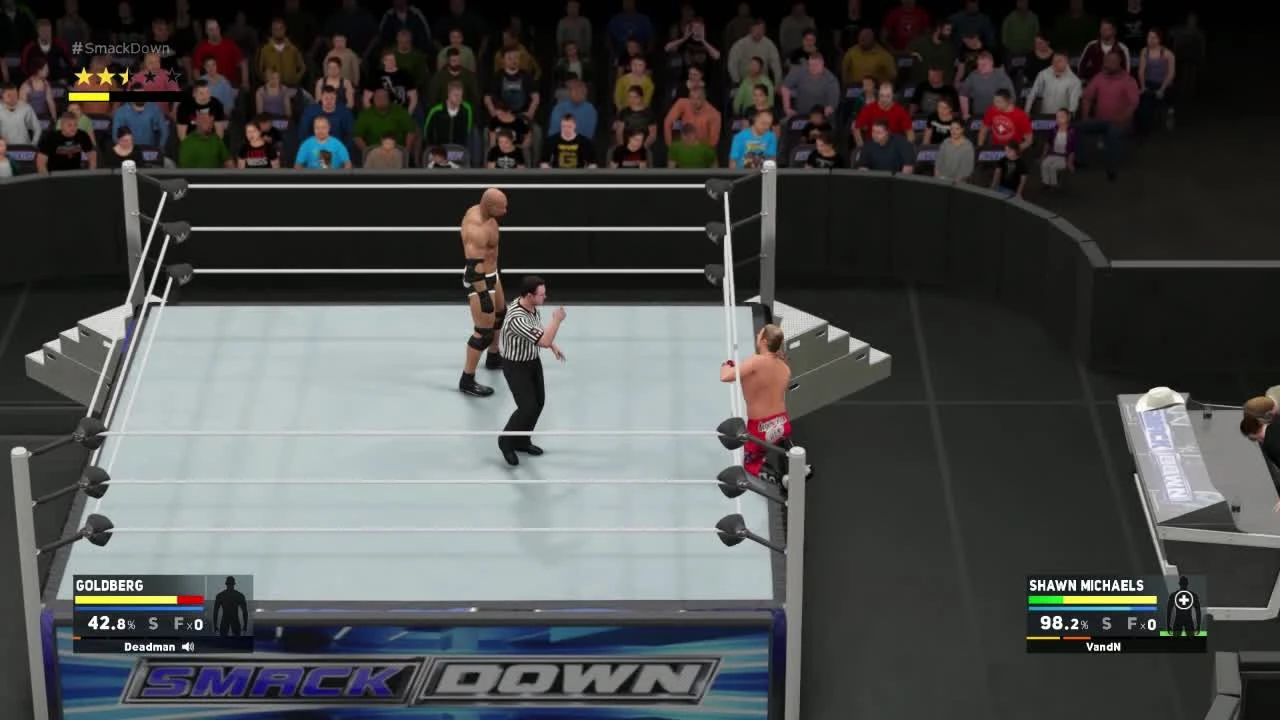The image size is (1280, 720).
Task: Select the SHAWN MICHAELS name label
Action: (1086, 586)
